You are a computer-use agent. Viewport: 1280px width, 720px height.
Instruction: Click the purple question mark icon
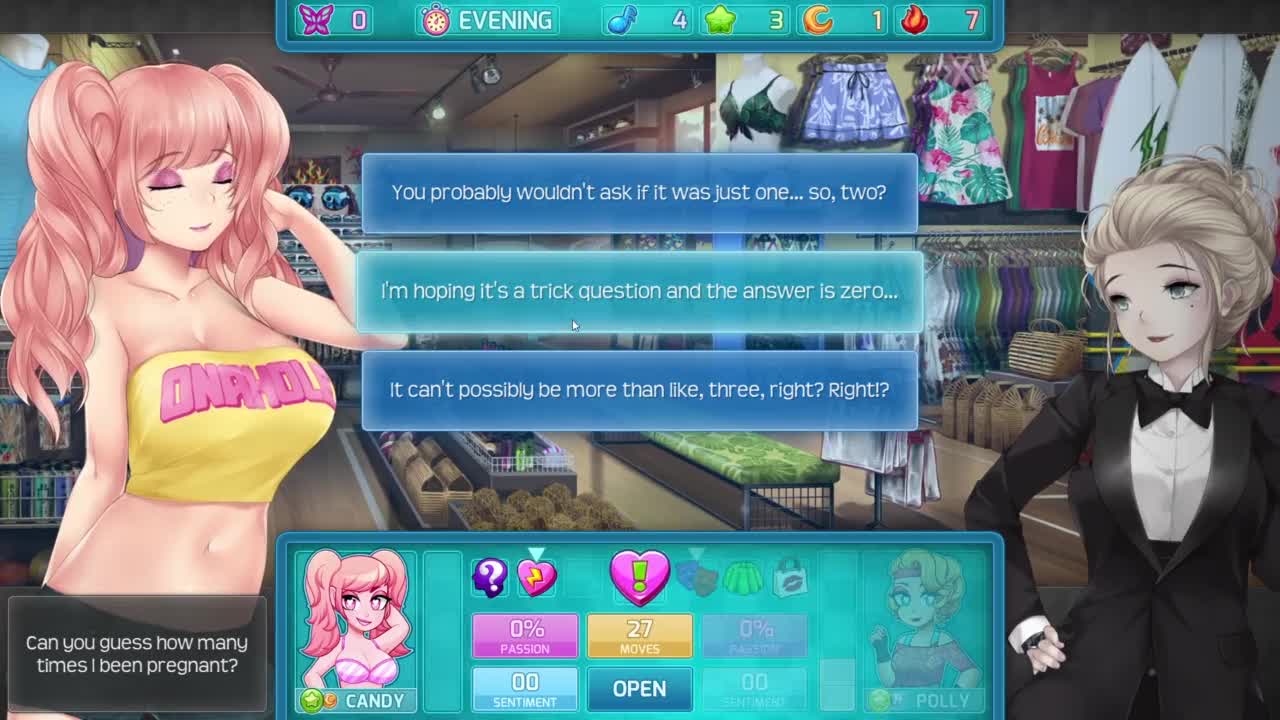pos(490,577)
